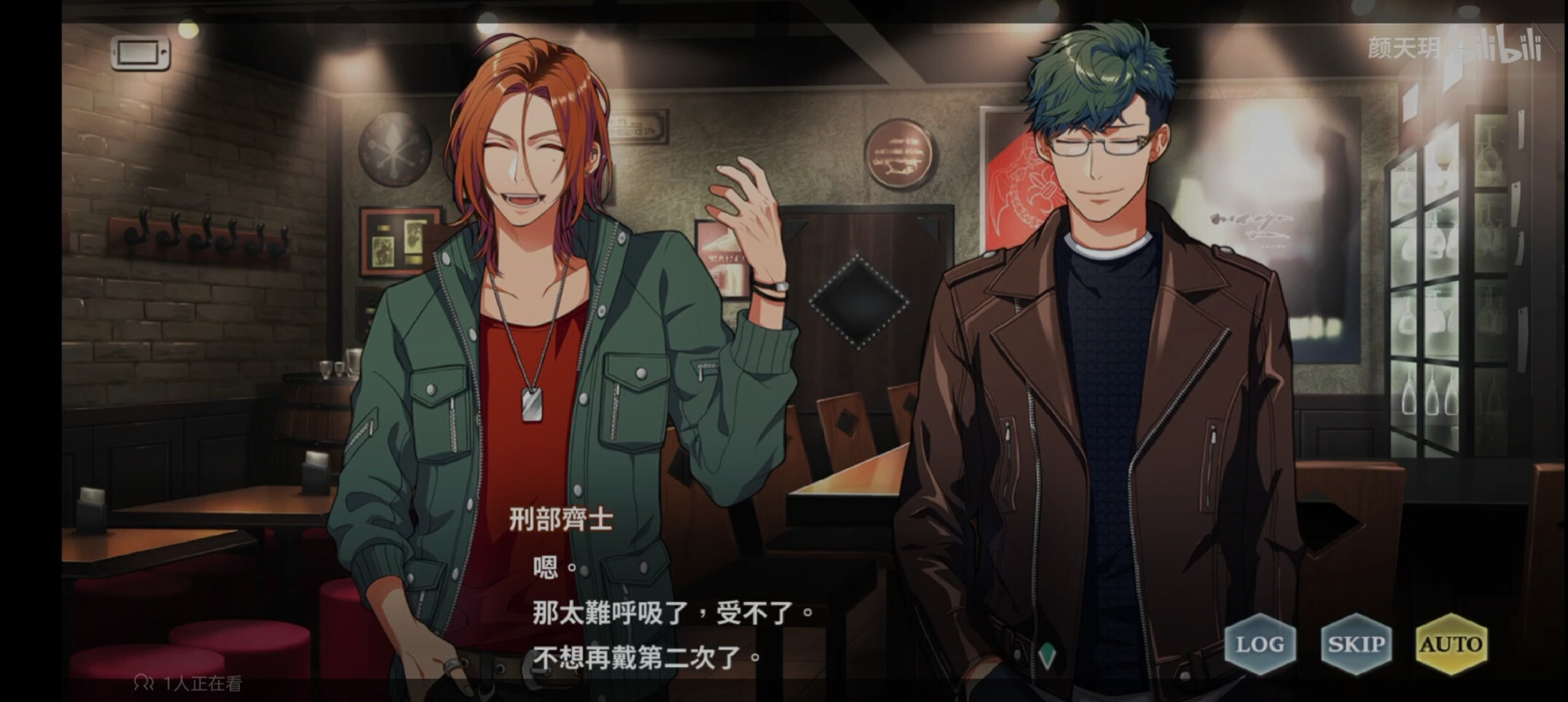1568x702 pixels.
Task: Open the dialogue LOG
Action: pos(1260,644)
